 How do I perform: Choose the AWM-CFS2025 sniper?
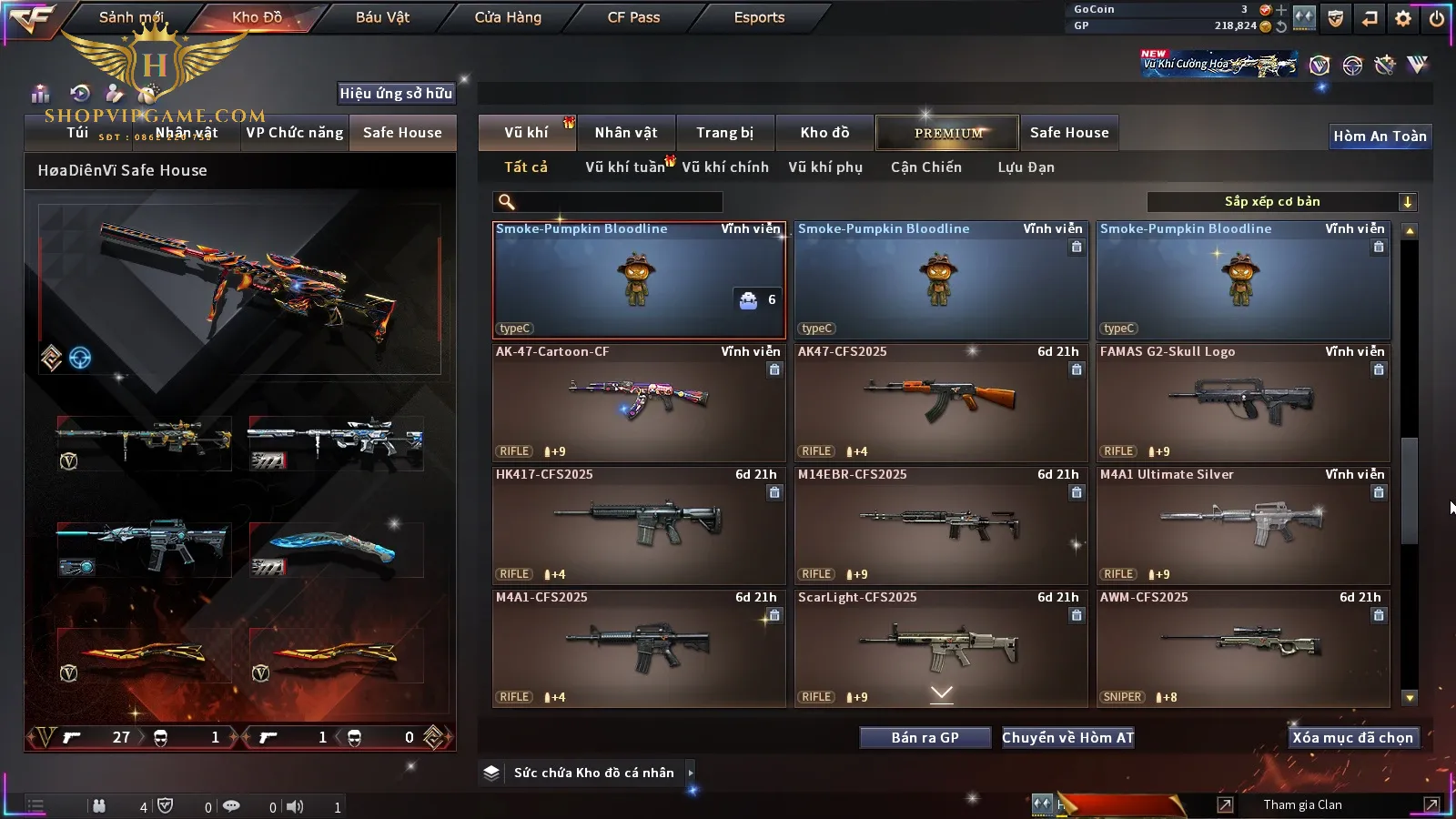pyautogui.click(x=1243, y=648)
